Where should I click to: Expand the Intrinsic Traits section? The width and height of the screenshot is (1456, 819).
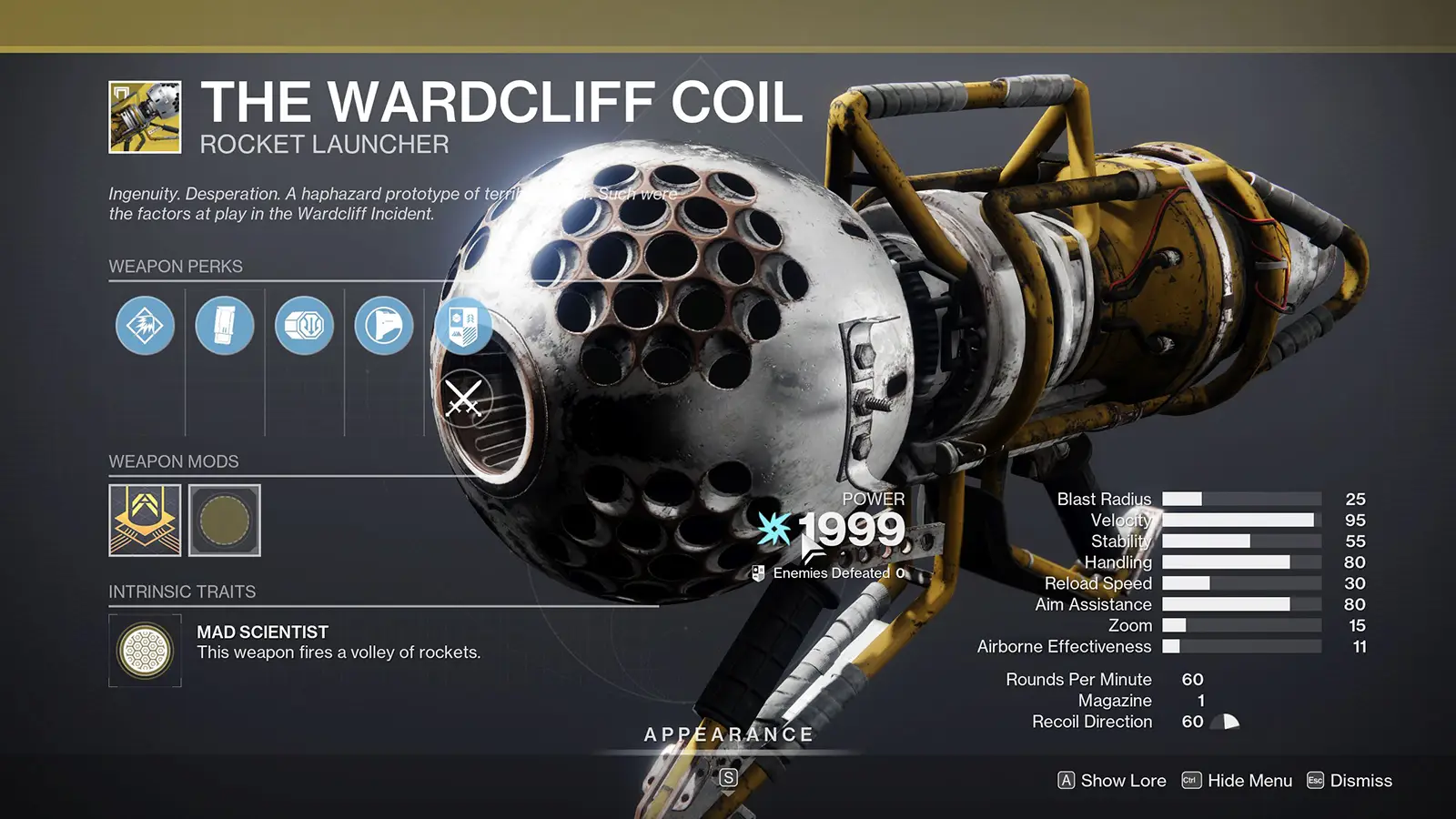(x=181, y=591)
